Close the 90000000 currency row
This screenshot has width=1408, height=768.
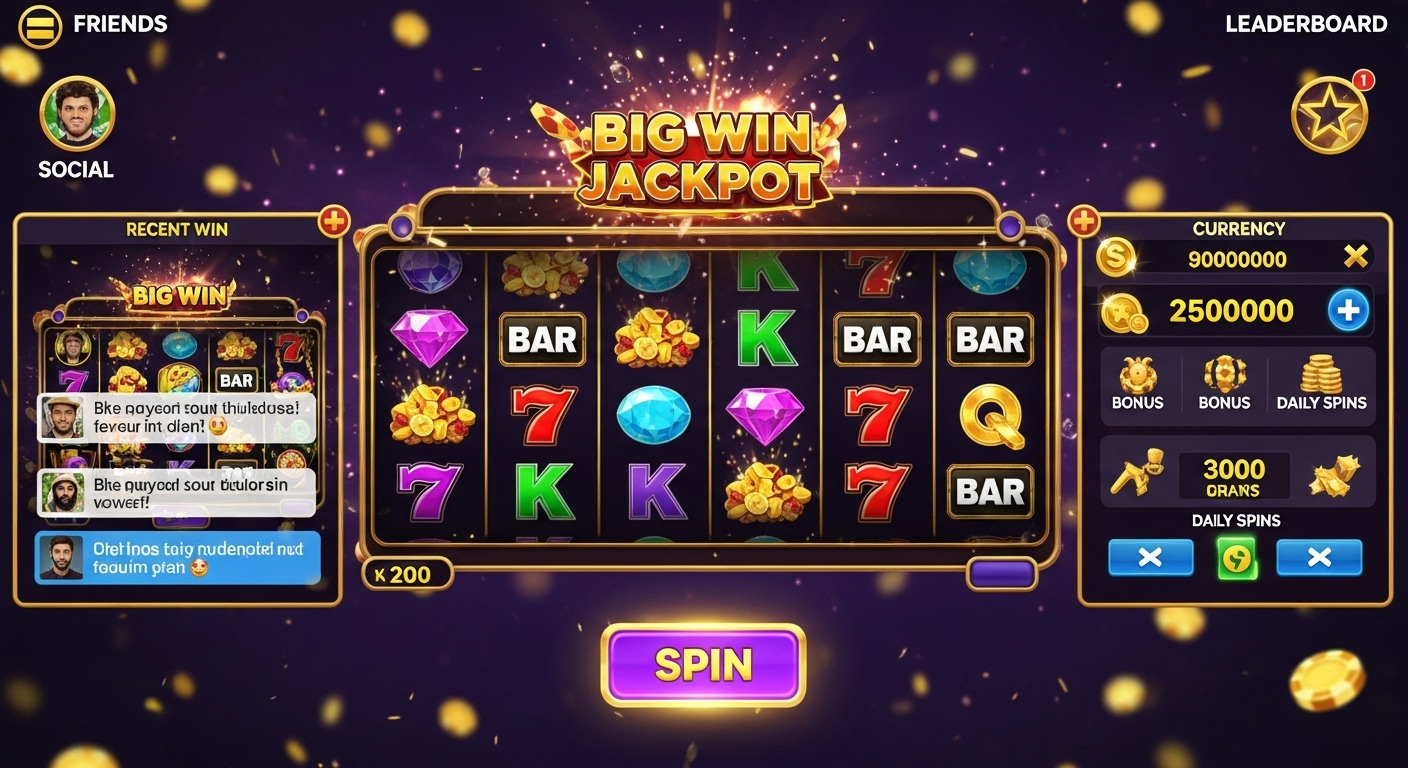click(1355, 258)
